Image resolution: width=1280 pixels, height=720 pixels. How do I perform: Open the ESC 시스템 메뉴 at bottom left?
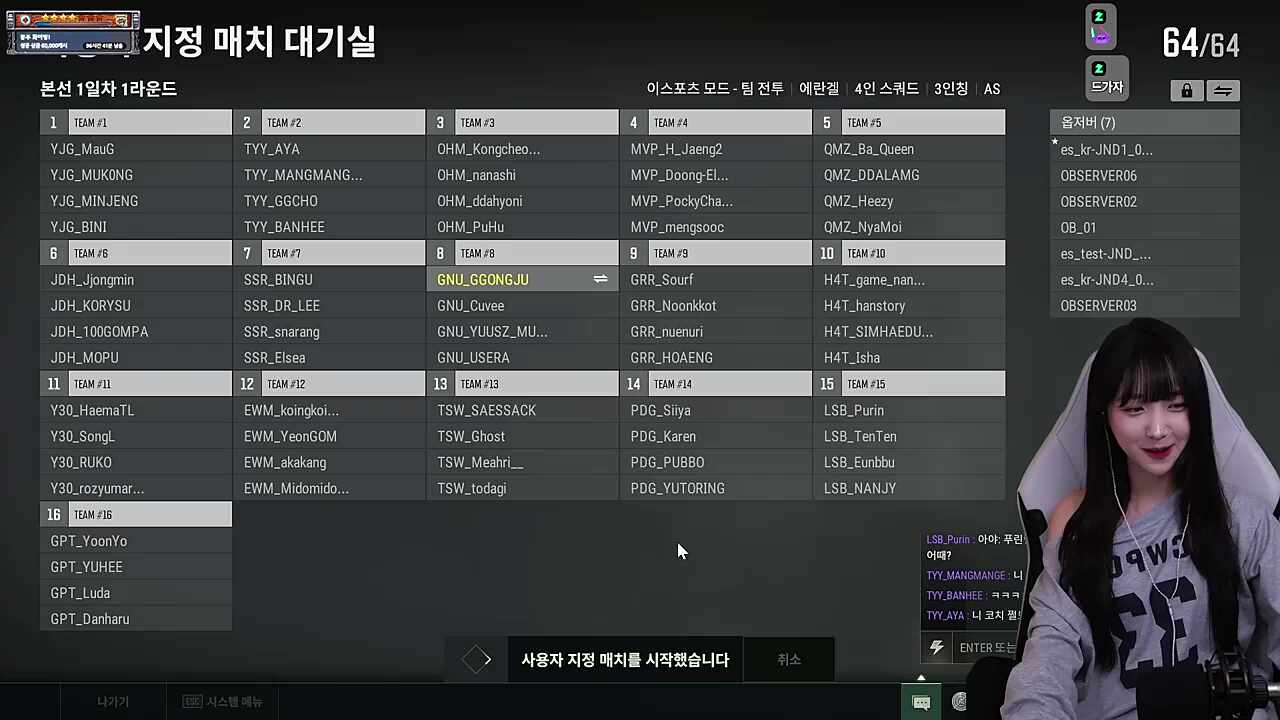coord(222,701)
